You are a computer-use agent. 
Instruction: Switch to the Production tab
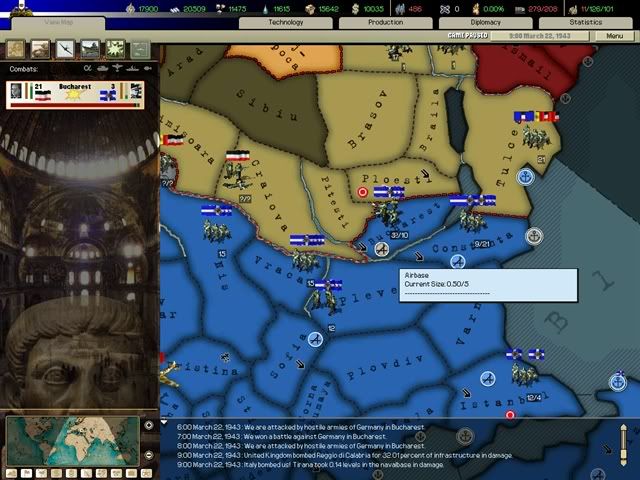[x=385, y=21]
